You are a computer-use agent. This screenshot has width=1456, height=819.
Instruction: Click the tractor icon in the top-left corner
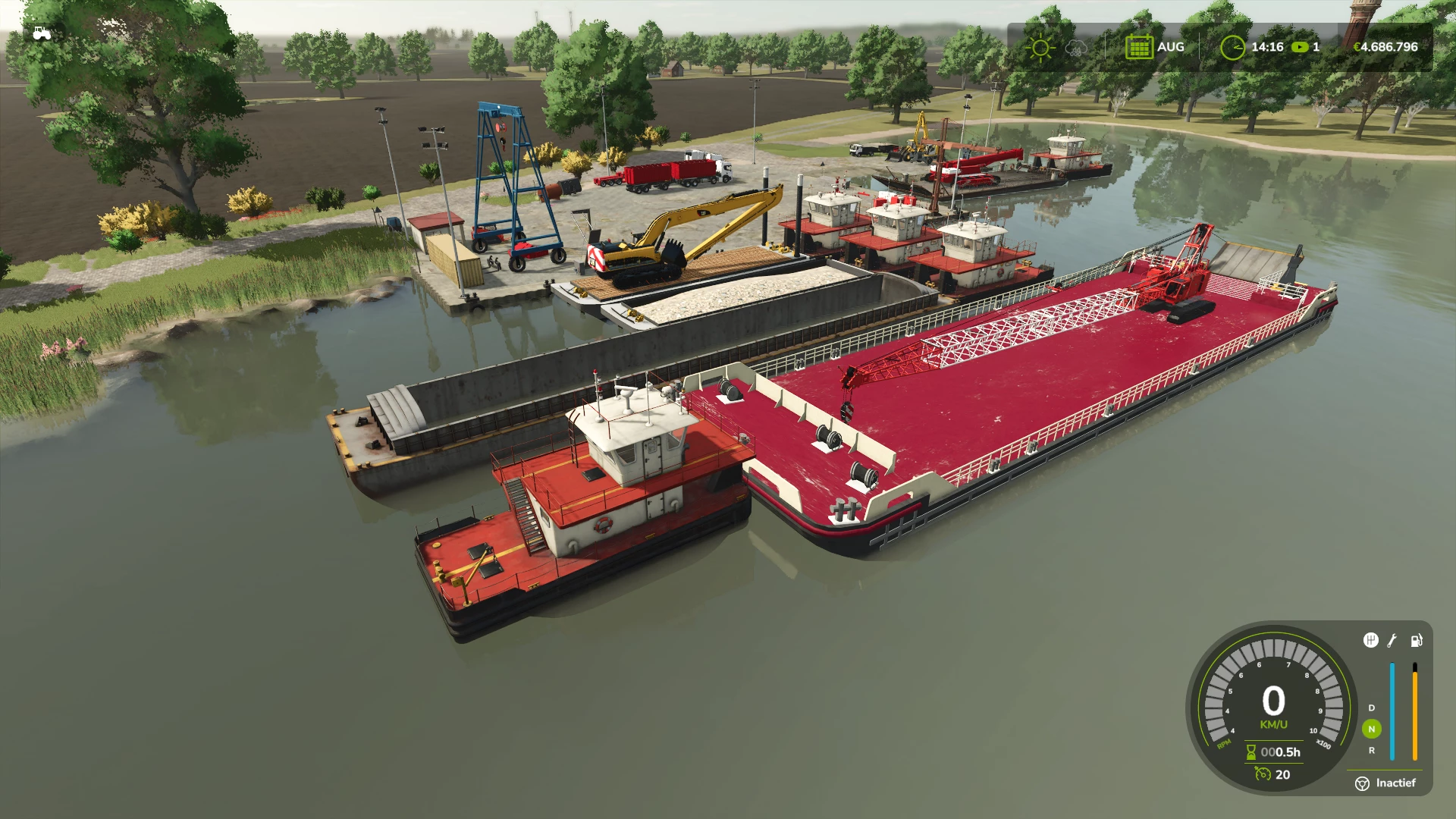[x=42, y=31]
